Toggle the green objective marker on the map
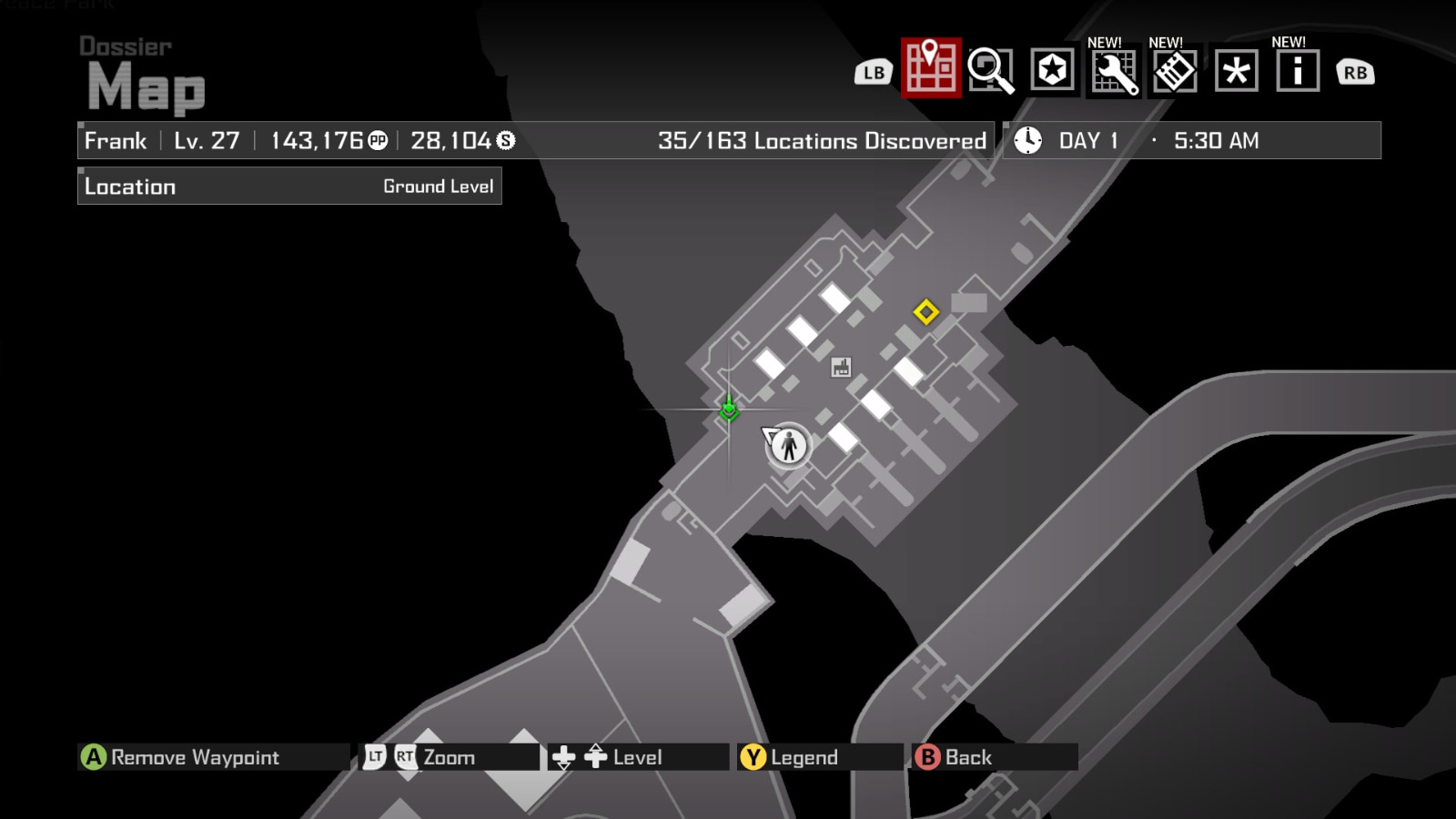This screenshot has width=1456, height=819. (729, 411)
